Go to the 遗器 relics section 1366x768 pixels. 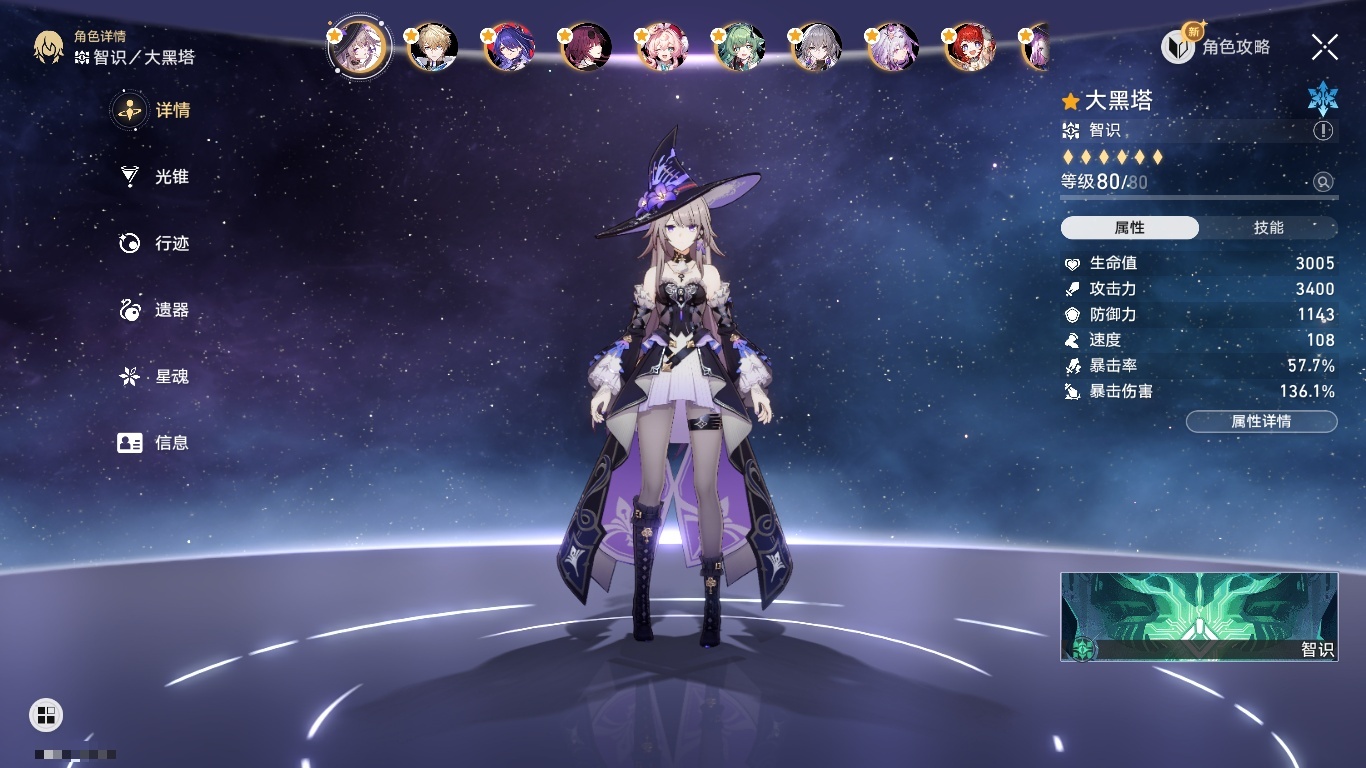pos(155,310)
